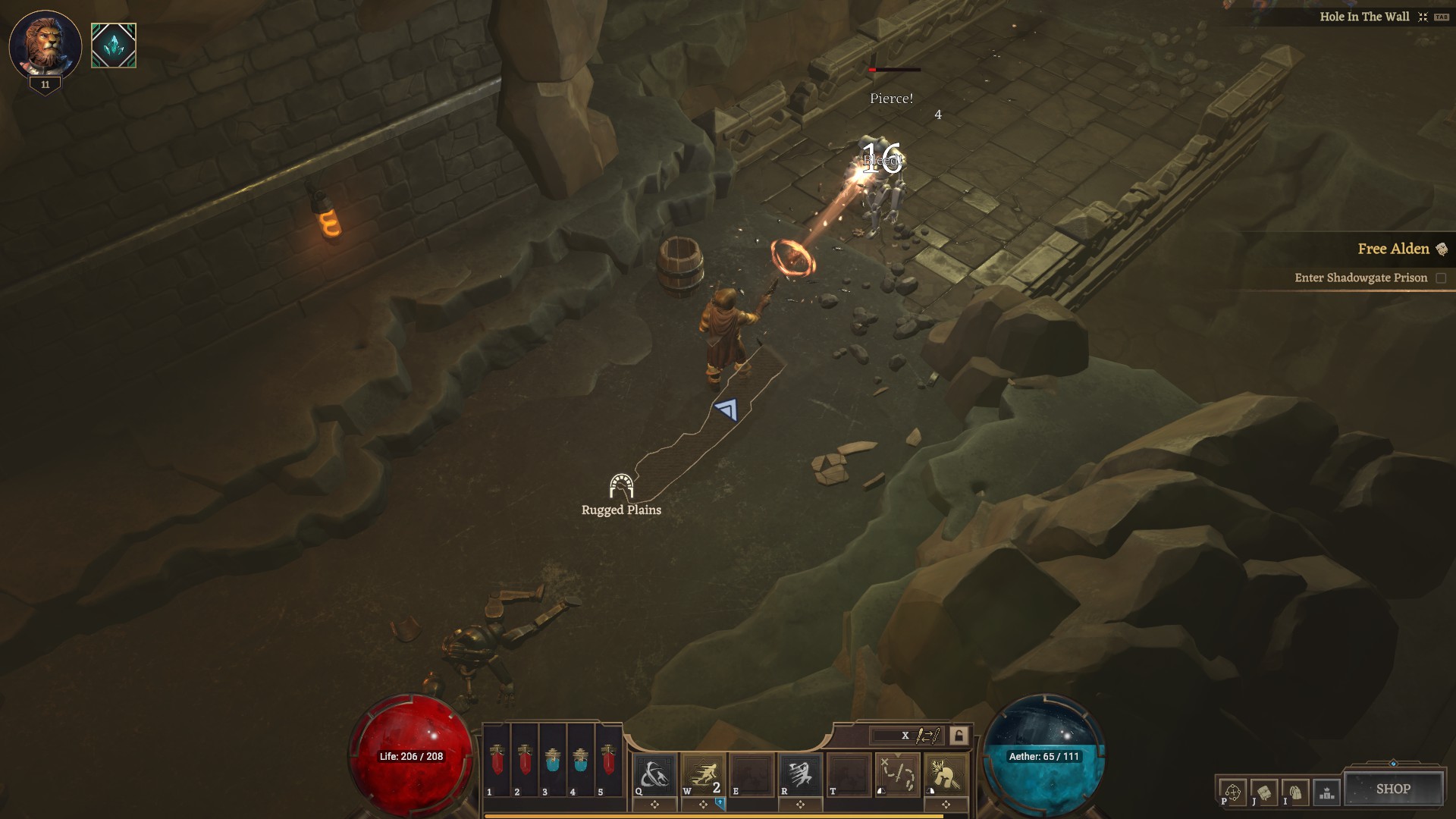Toggle the skill bar padlock
The width and height of the screenshot is (1456, 819).
(x=959, y=736)
